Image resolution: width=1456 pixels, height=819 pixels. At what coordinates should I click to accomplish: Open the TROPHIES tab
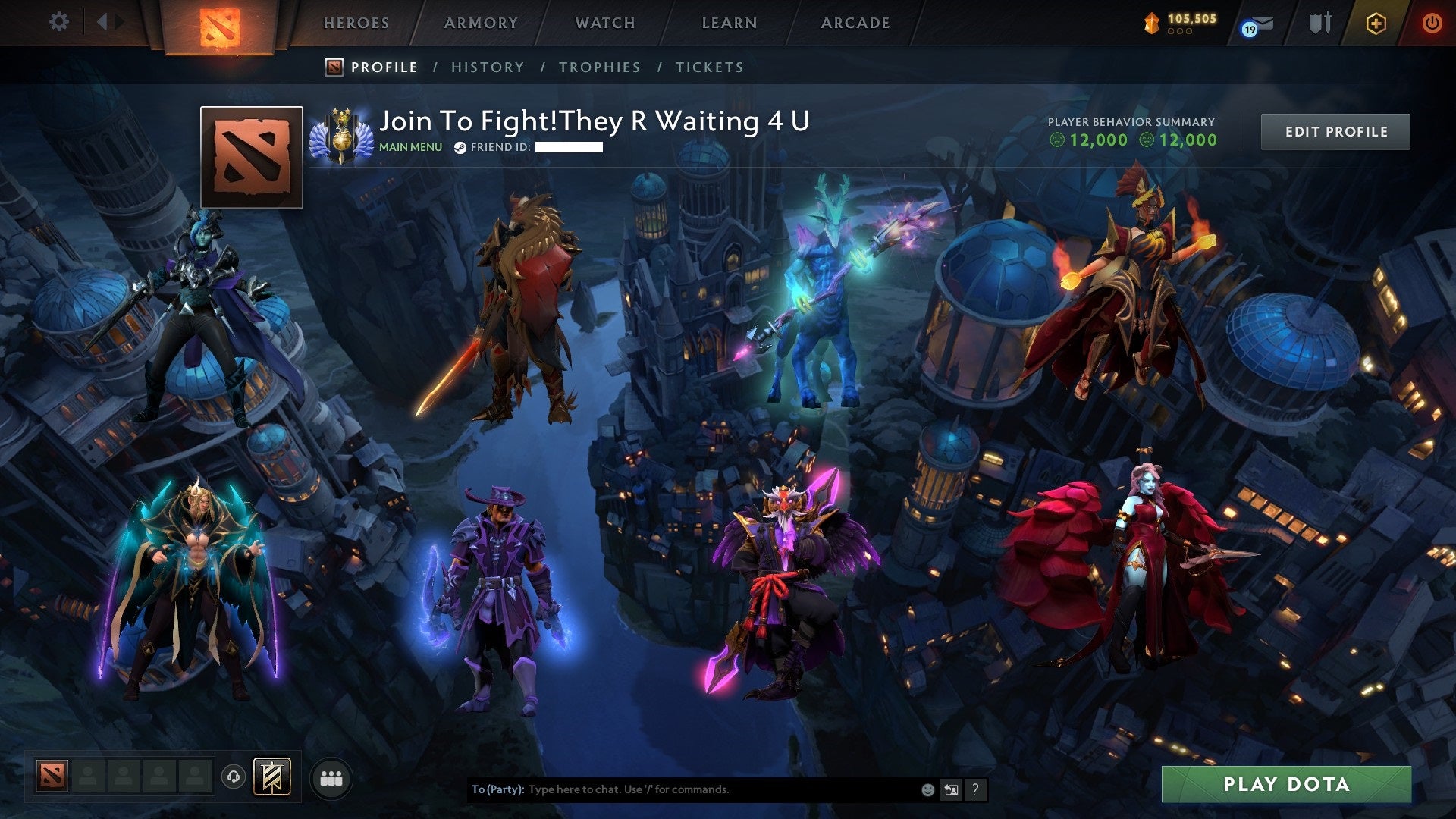coord(600,67)
